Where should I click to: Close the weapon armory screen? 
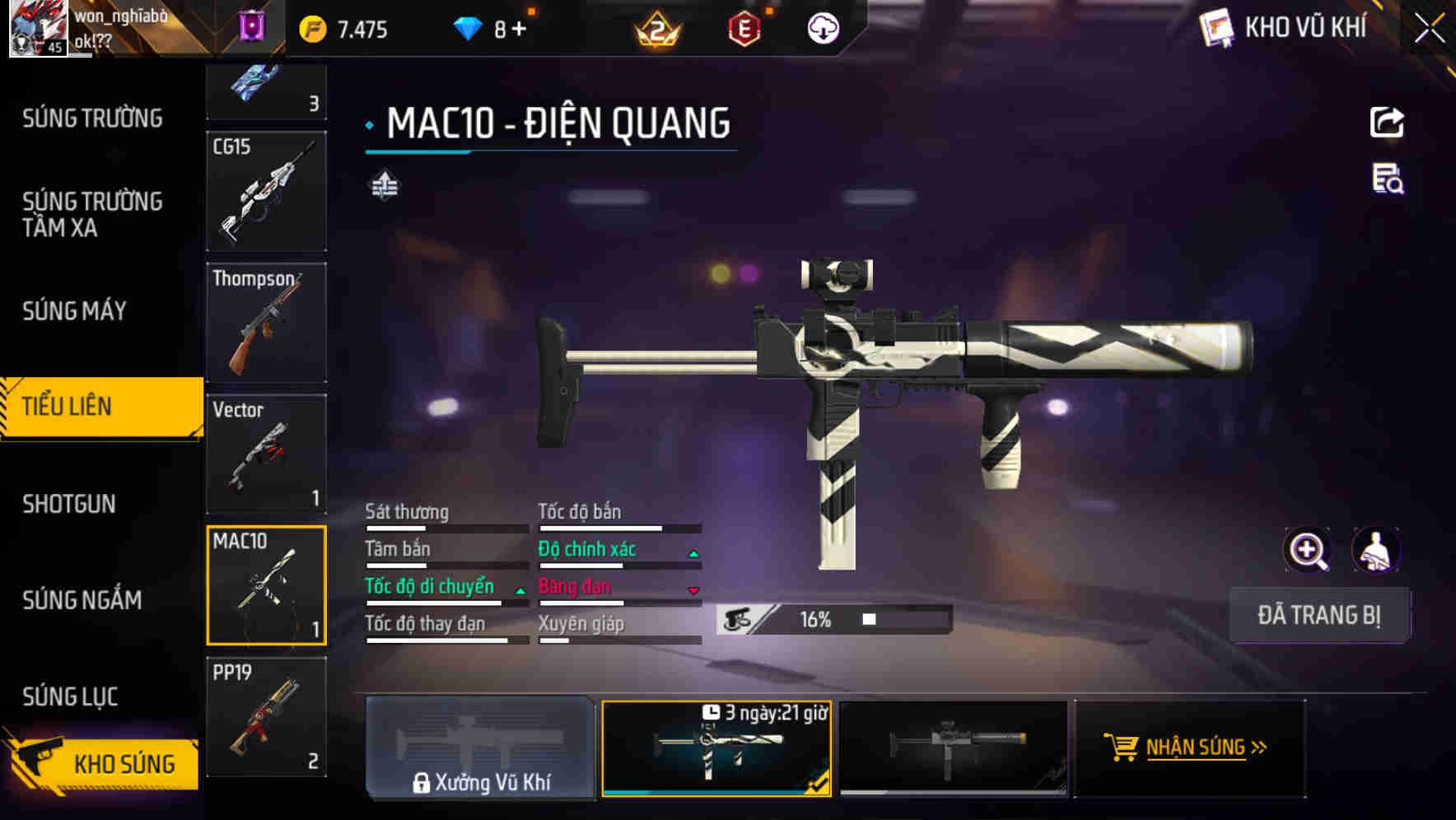coord(1429,29)
